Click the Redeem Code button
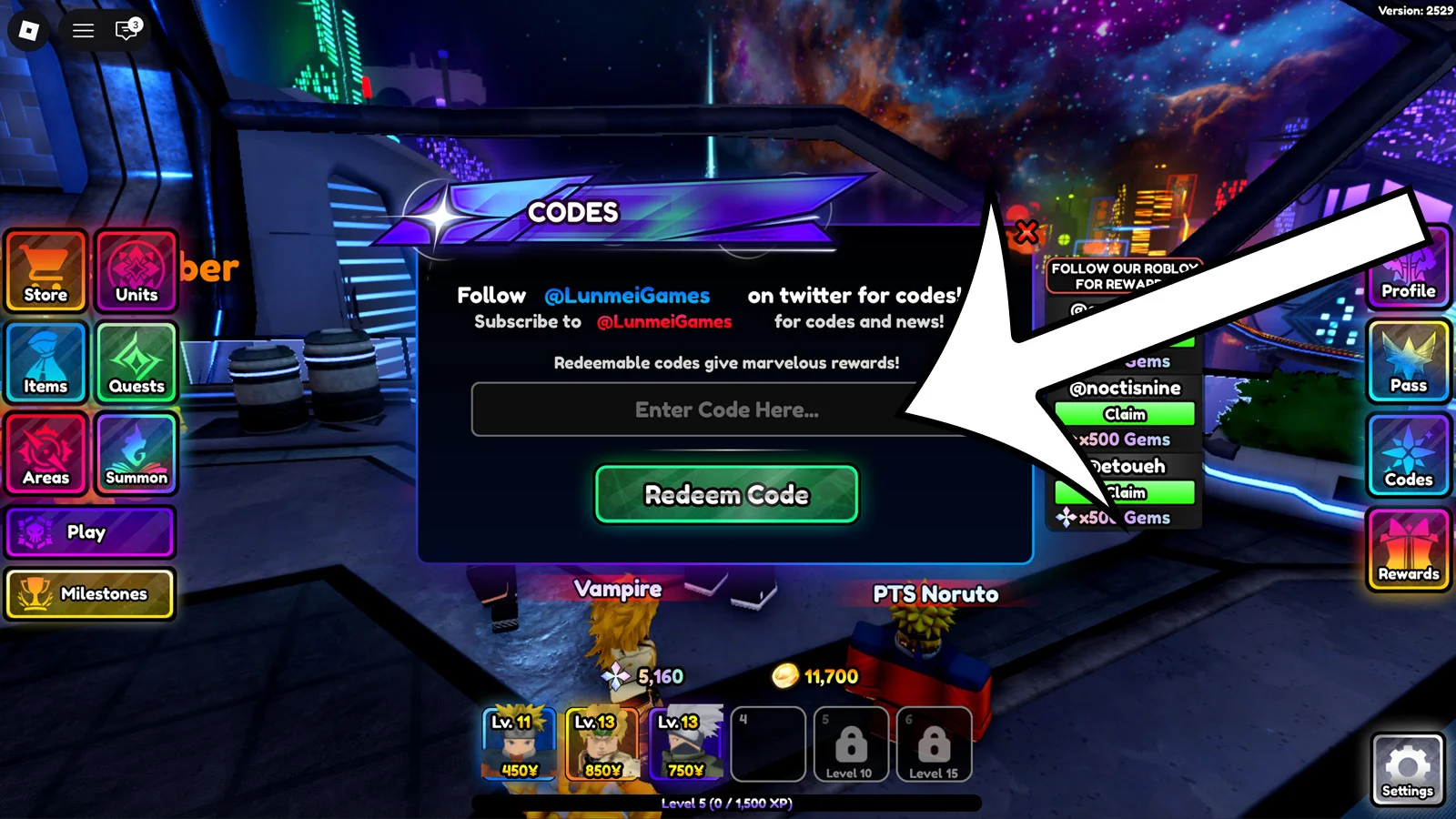 click(725, 495)
